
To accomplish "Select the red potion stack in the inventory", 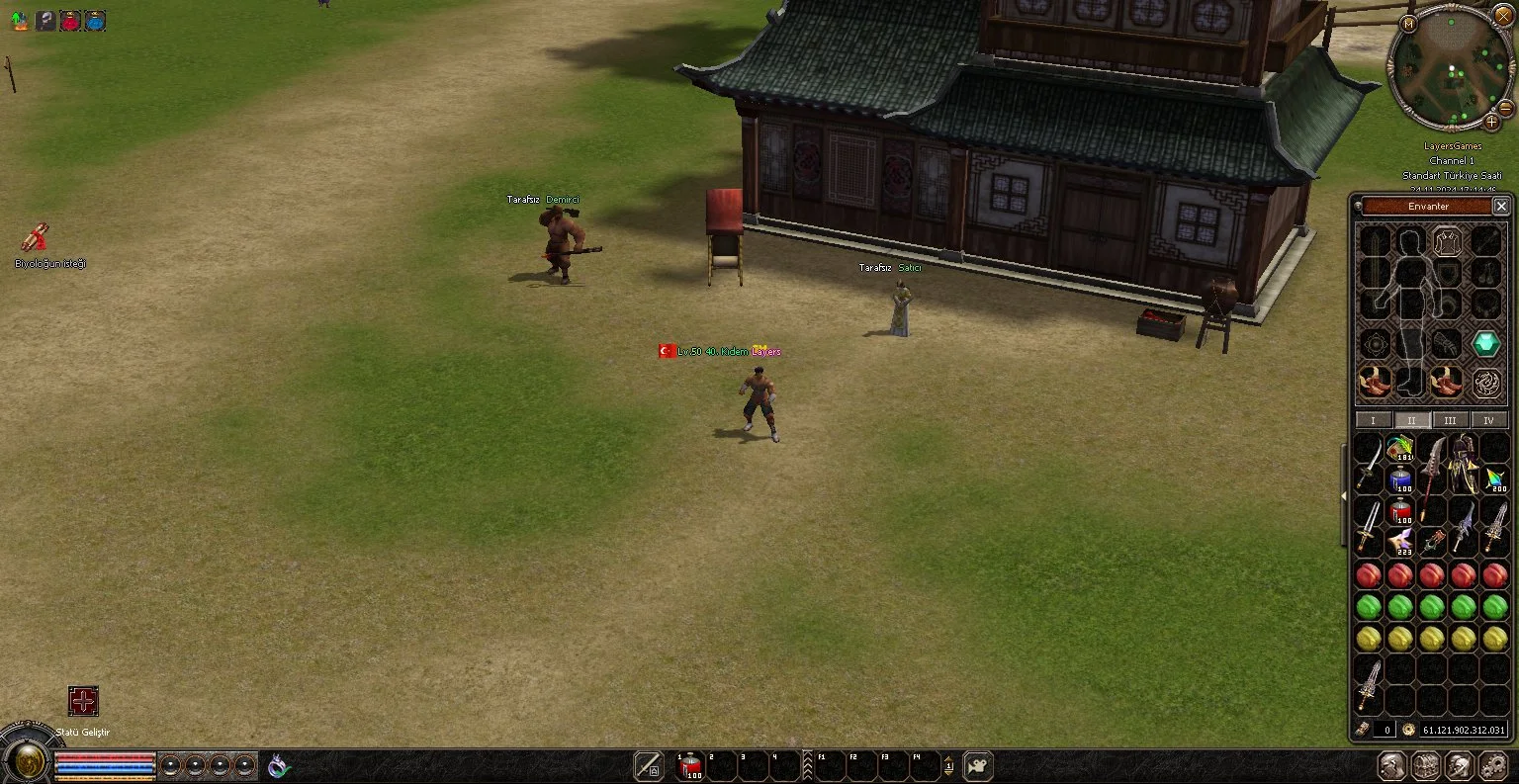I will pos(1400,512).
